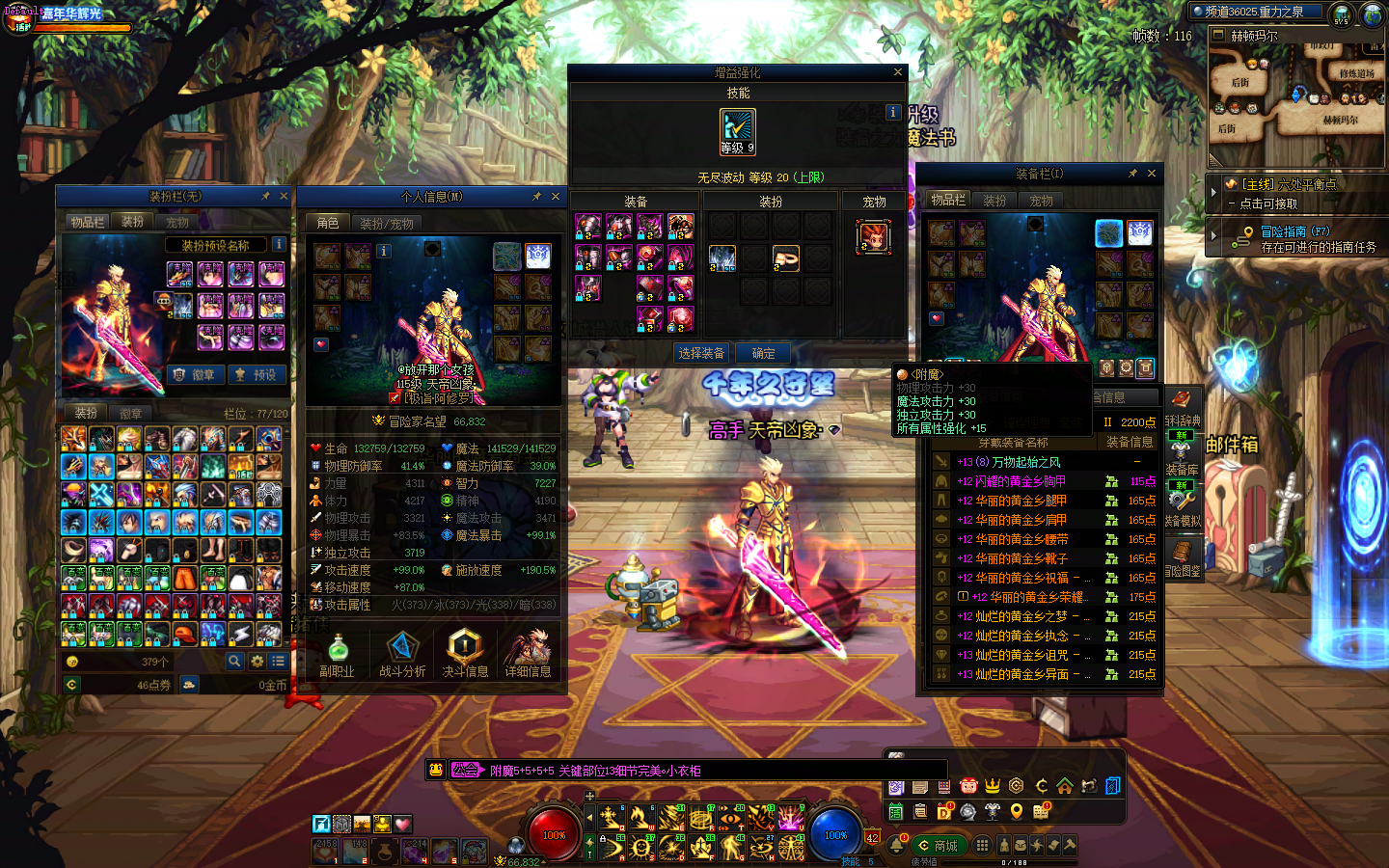Image resolution: width=1389 pixels, height=868 pixels.
Task: Close the 增益强化 window
Action: (x=898, y=72)
